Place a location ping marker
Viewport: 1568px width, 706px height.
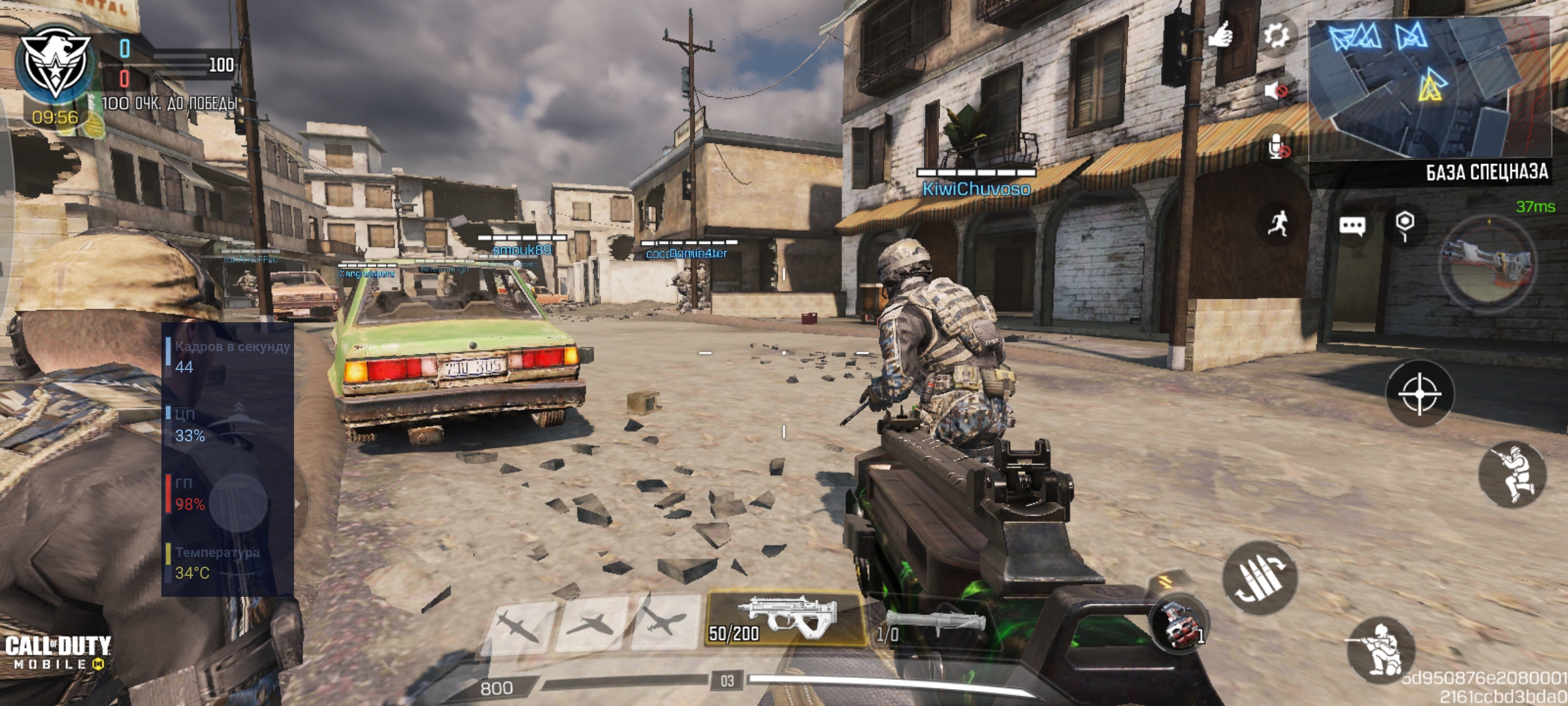[1405, 224]
